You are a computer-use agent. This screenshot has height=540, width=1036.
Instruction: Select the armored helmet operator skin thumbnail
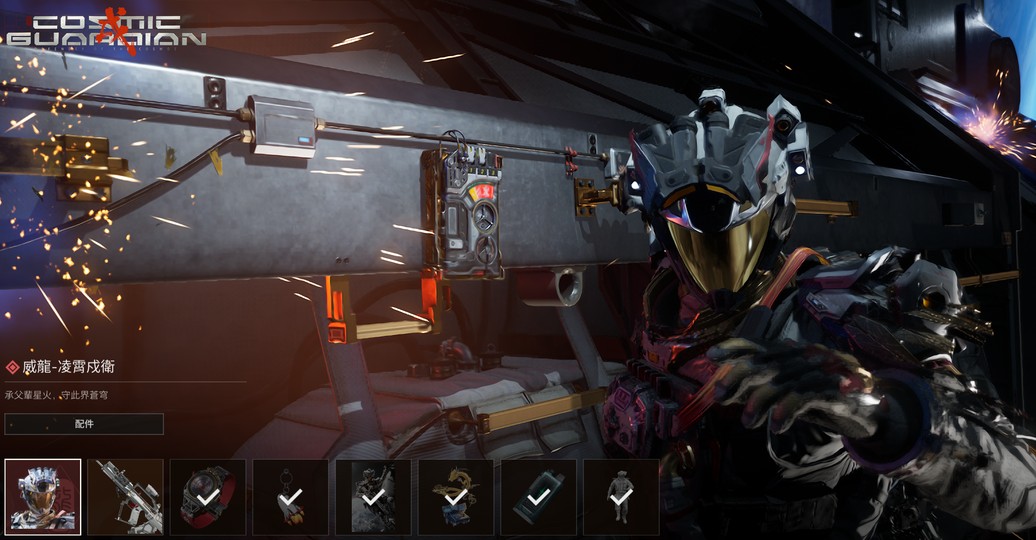coord(43,497)
